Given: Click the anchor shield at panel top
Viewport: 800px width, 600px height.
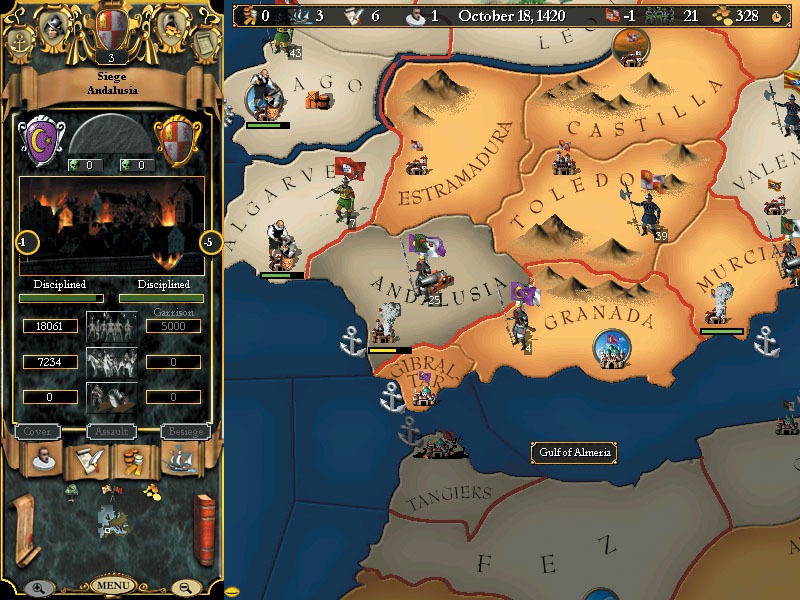Looking at the screenshot, I should (x=21, y=42).
